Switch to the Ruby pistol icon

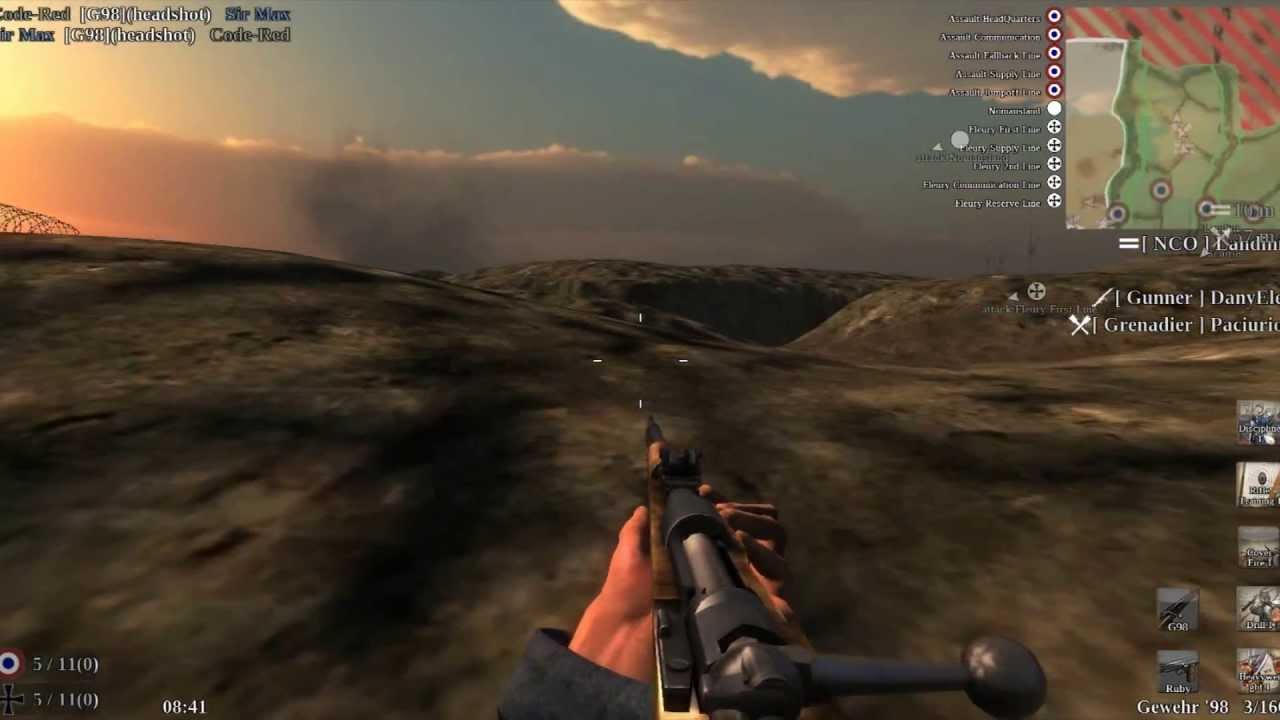point(1177,671)
